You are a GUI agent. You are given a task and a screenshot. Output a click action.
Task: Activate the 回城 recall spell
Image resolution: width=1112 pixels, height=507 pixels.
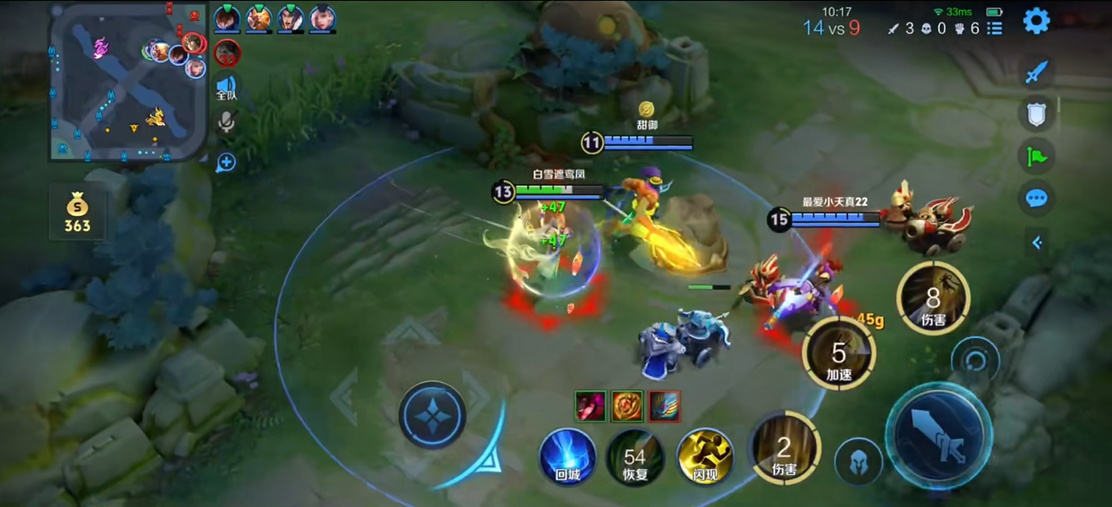click(568, 456)
